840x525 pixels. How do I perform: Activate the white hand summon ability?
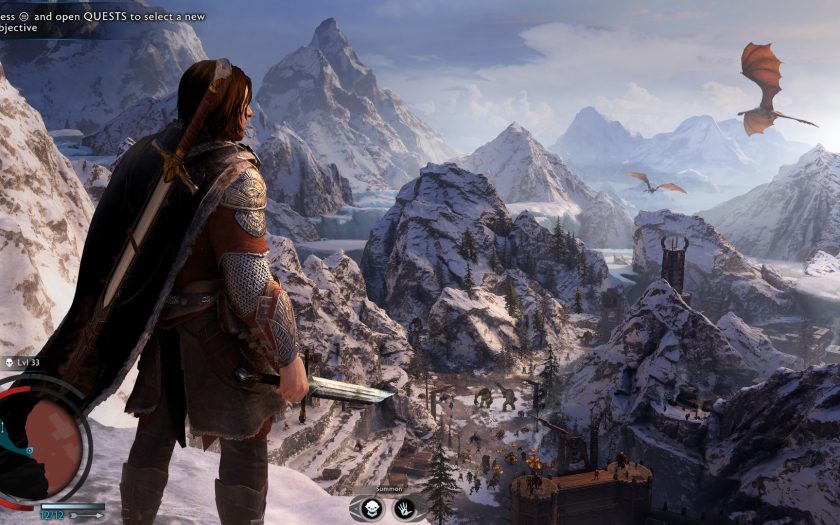tap(405, 508)
